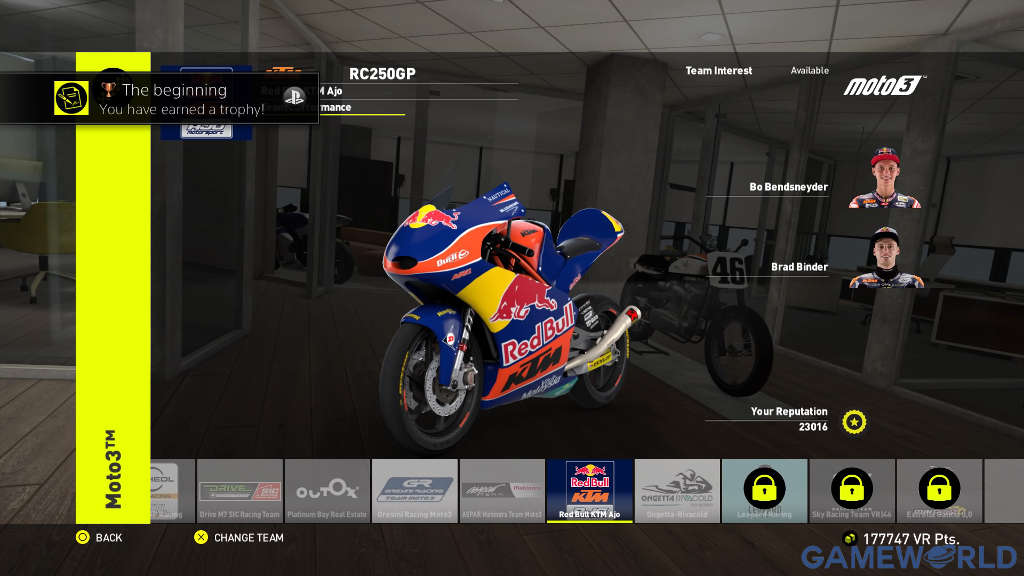Select rider Bo Bendsneyder's portrait

(885, 179)
